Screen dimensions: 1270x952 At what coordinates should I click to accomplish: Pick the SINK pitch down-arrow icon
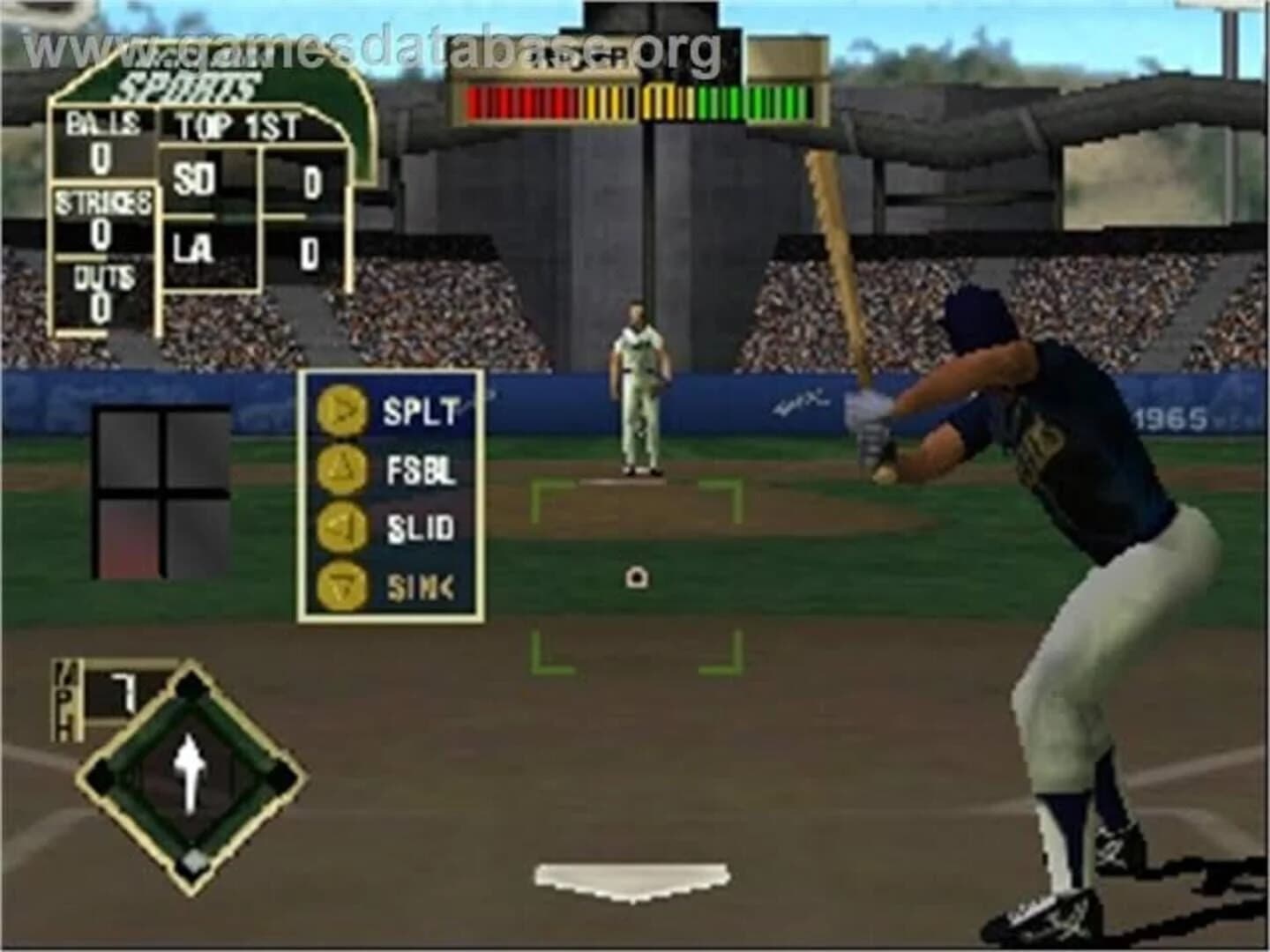pos(343,584)
